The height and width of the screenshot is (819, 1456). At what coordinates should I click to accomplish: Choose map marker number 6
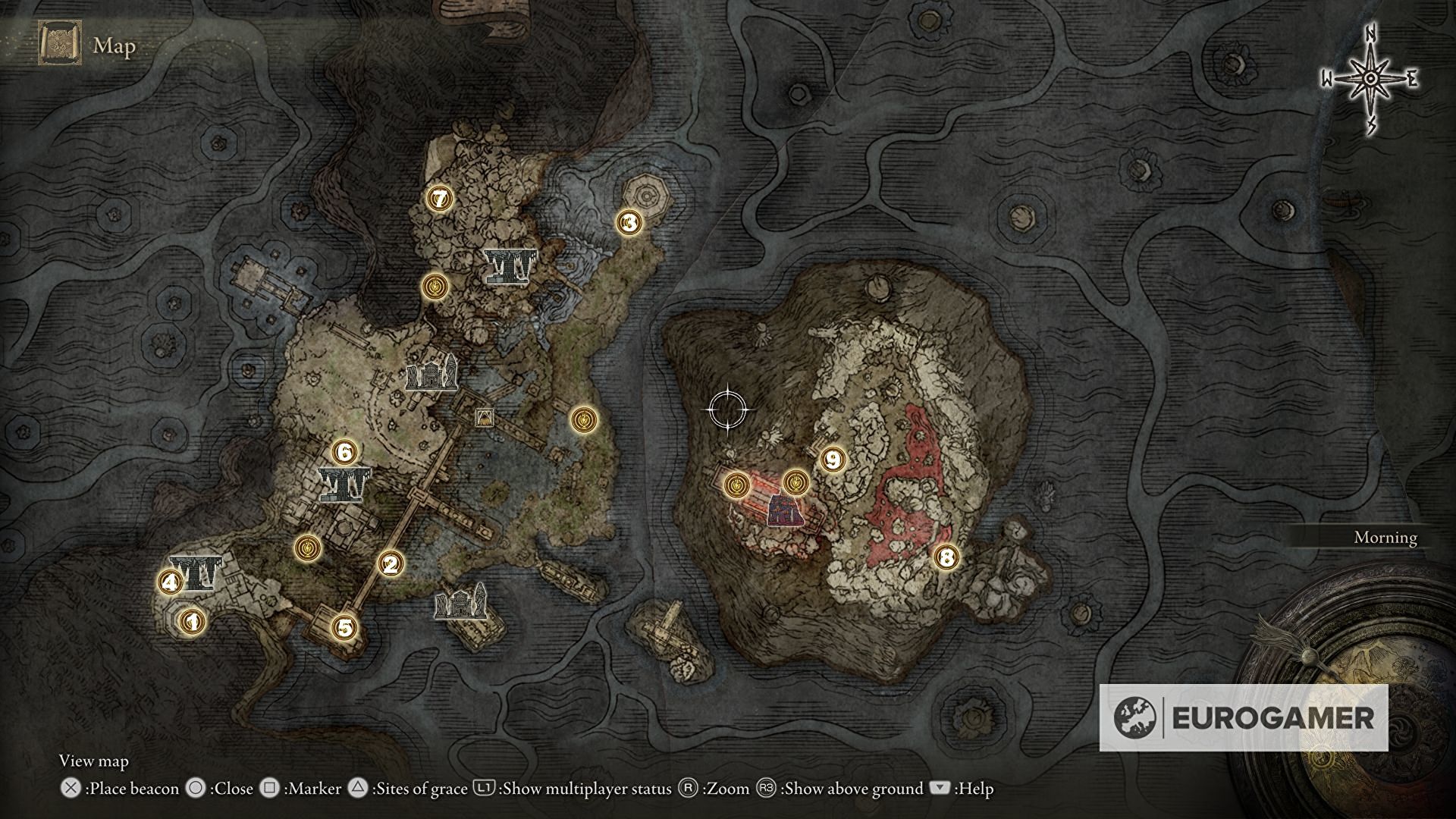coord(344,453)
